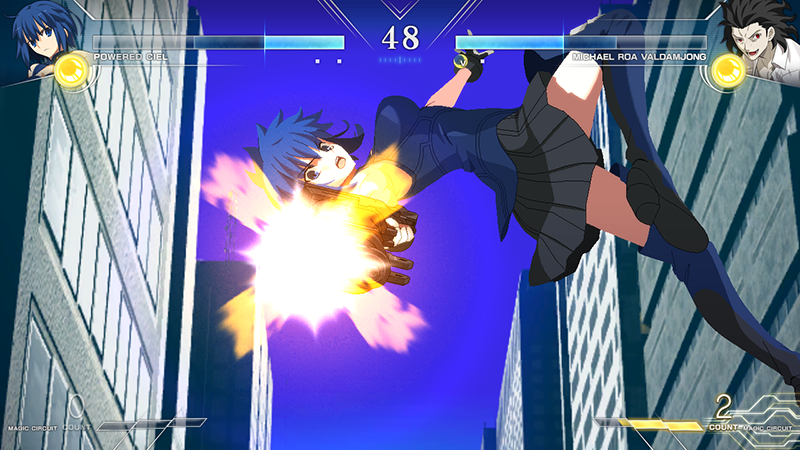The image size is (800, 450).
Task: Select the yellow moon icon beside Powered Ciel
Action: (70, 68)
